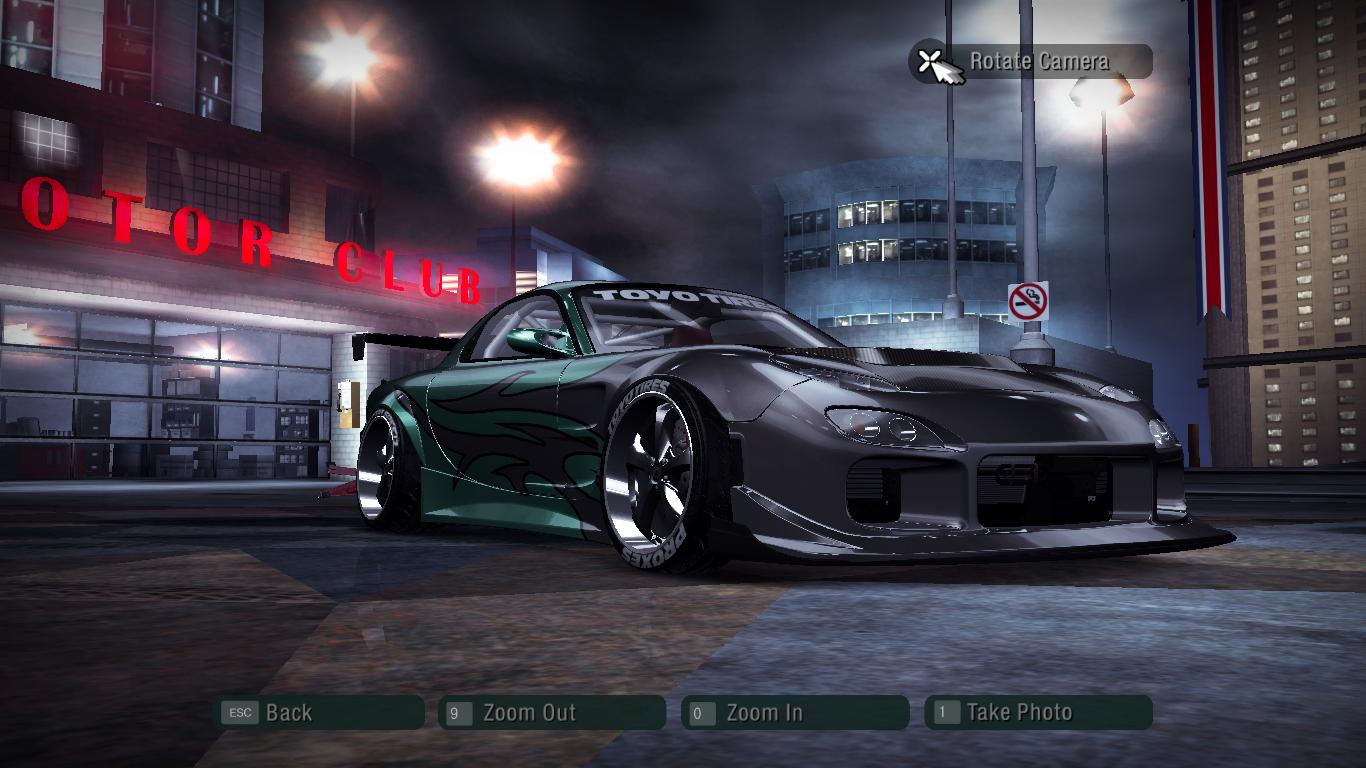This screenshot has height=768, width=1366.
Task: Choose the Zoom In button
Action: (794, 713)
